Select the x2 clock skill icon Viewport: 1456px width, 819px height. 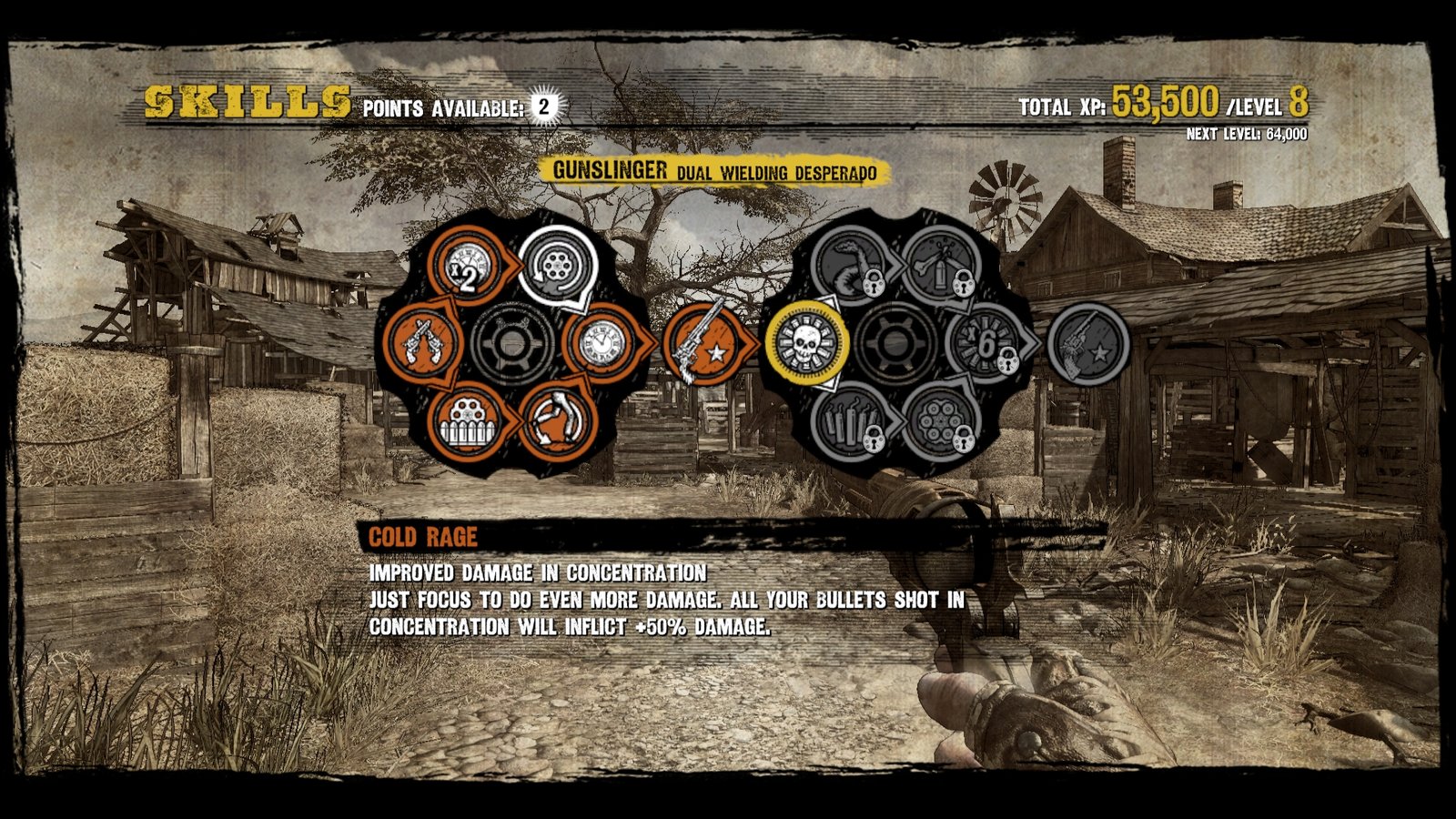pyautogui.click(x=465, y=268)
